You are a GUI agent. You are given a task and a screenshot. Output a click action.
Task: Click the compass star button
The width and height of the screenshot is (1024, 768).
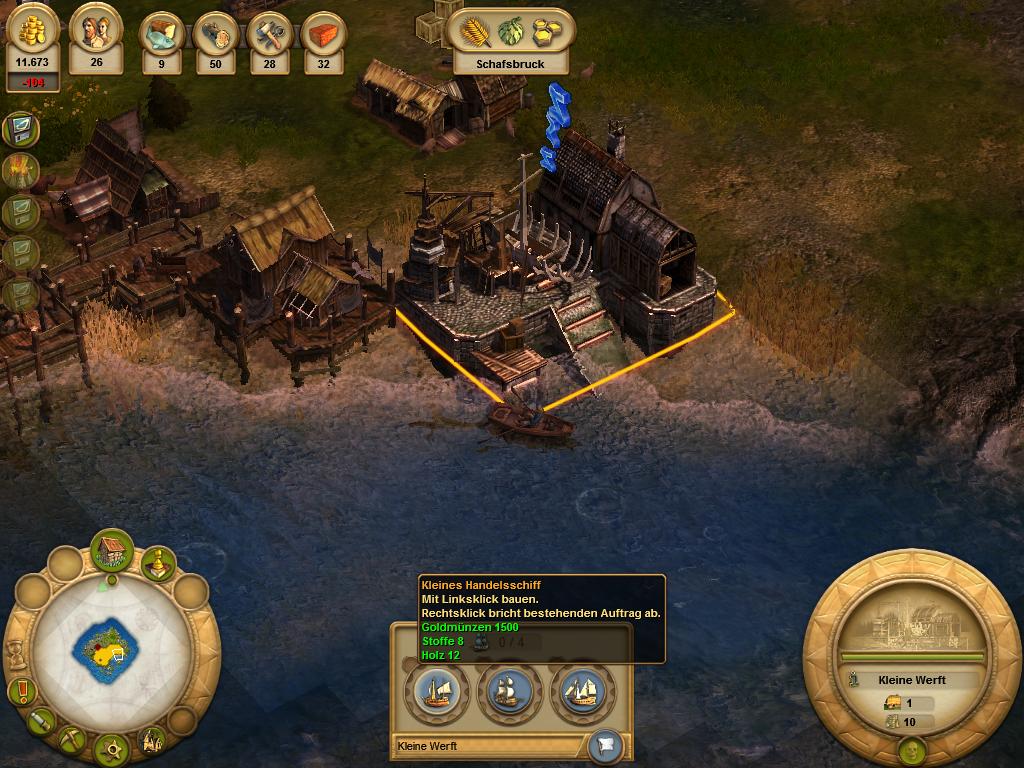(110, 747)
